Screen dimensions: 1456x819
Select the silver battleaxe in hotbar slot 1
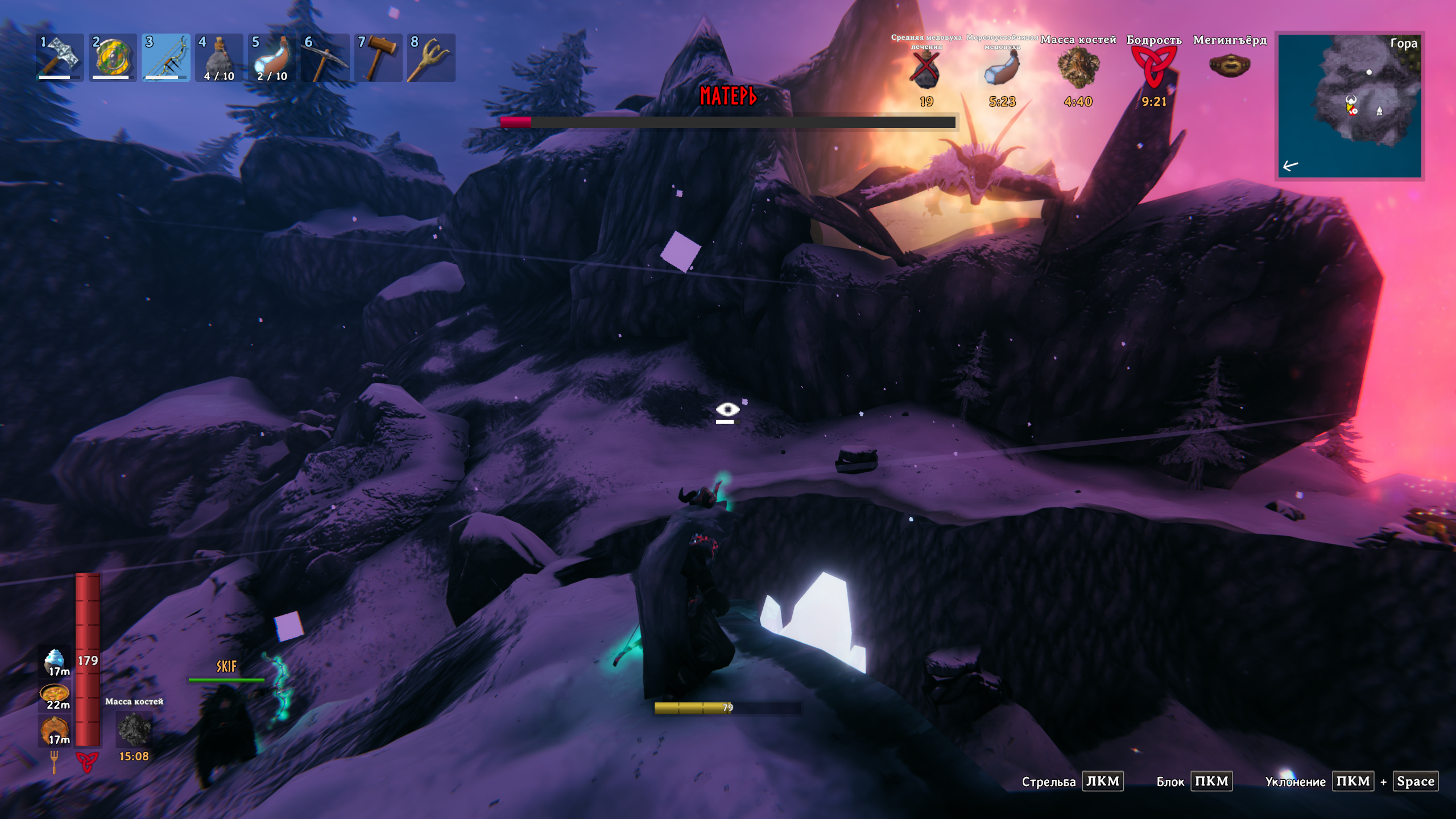pos(60,57)
